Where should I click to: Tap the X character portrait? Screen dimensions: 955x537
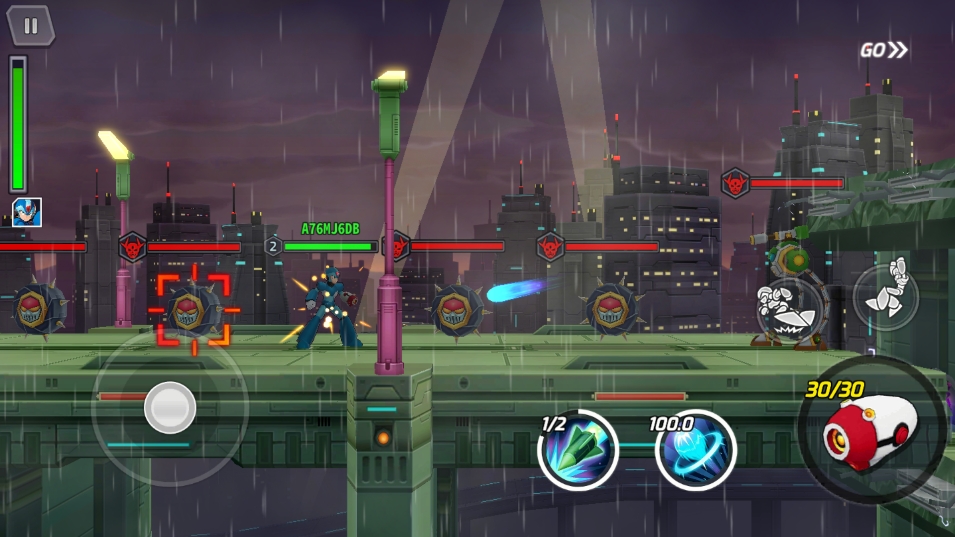27,212
